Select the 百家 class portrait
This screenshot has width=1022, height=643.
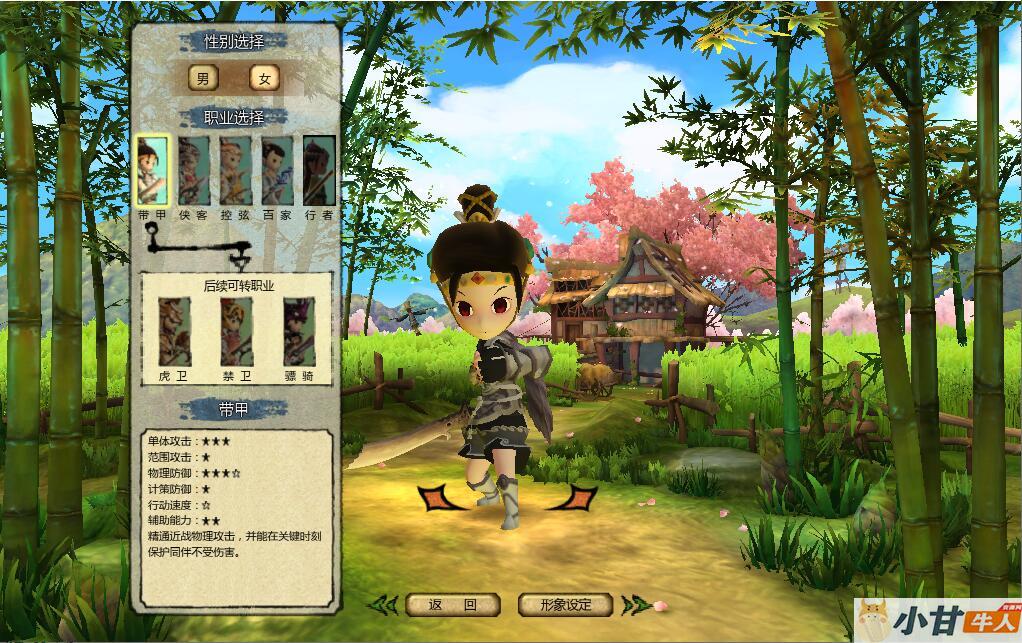(277, 169)
